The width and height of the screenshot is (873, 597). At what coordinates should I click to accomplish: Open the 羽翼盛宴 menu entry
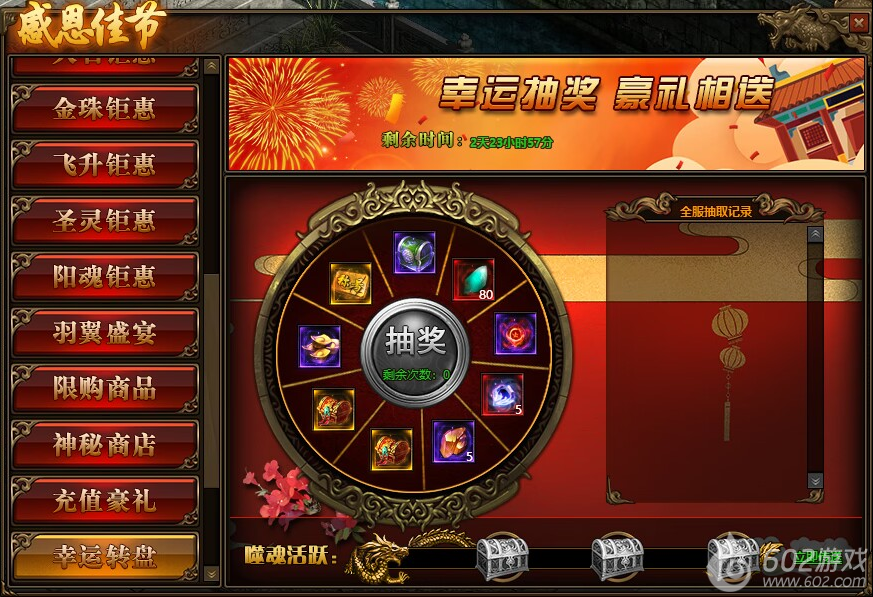(104, 333)
